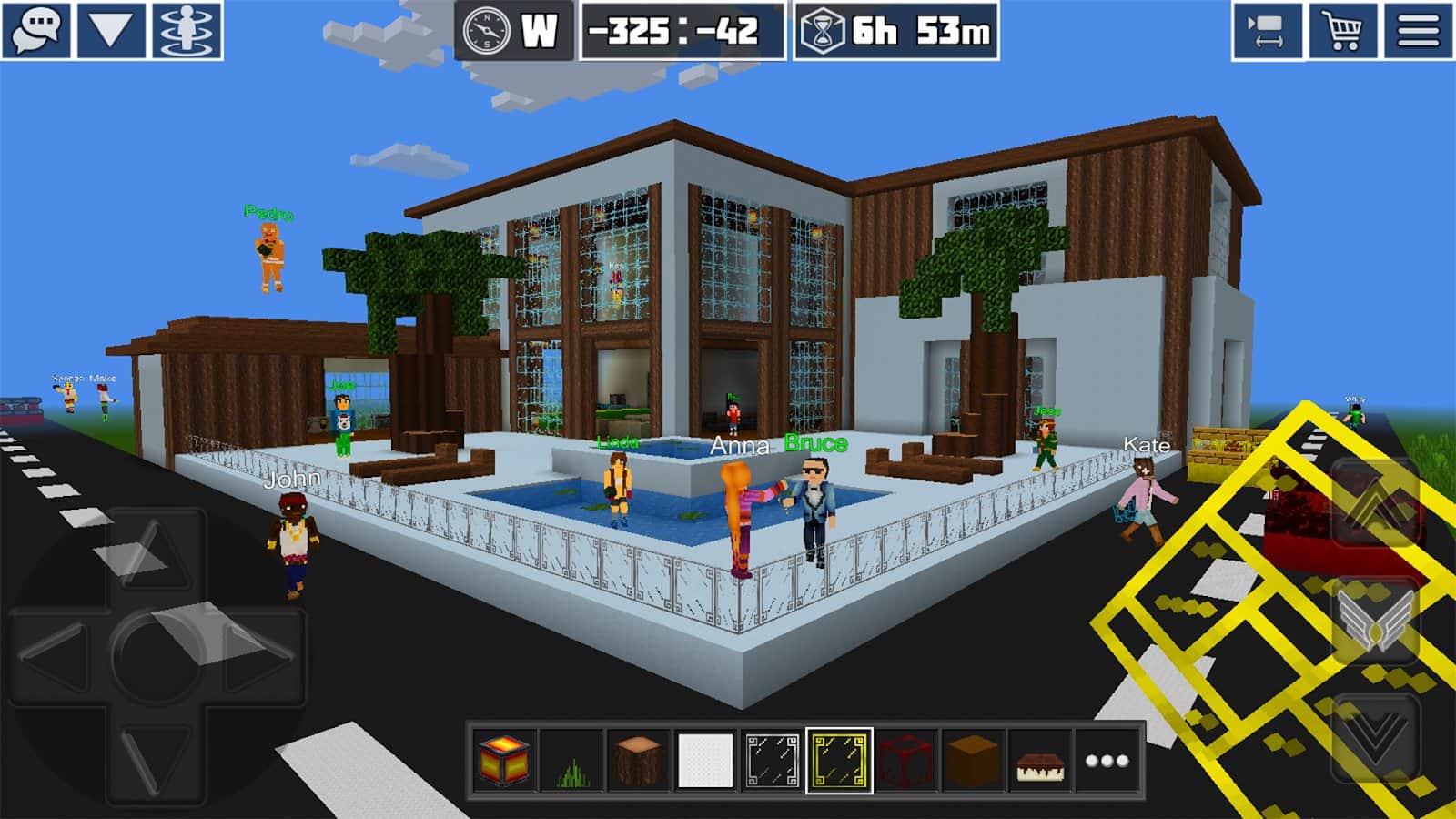Select the brown block hotbar slot

973,761
